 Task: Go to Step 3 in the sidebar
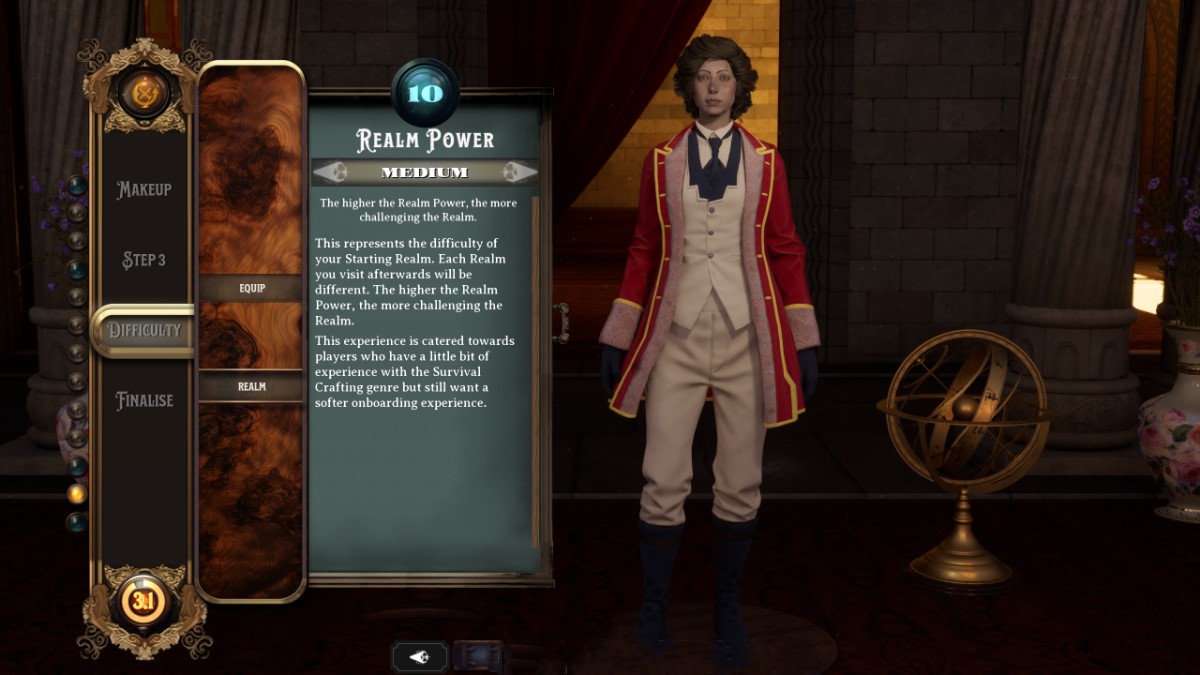(144, 260)
